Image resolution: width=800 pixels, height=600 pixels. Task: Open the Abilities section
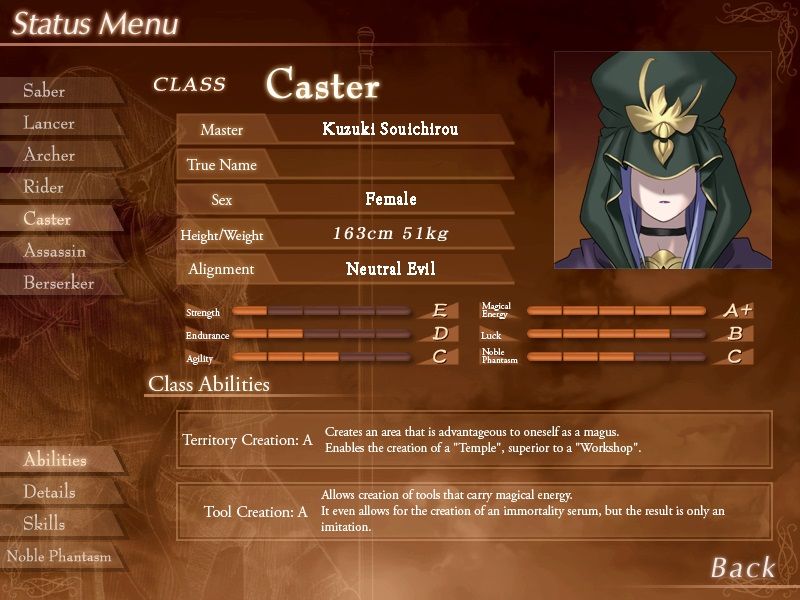[x=55, y=460]
